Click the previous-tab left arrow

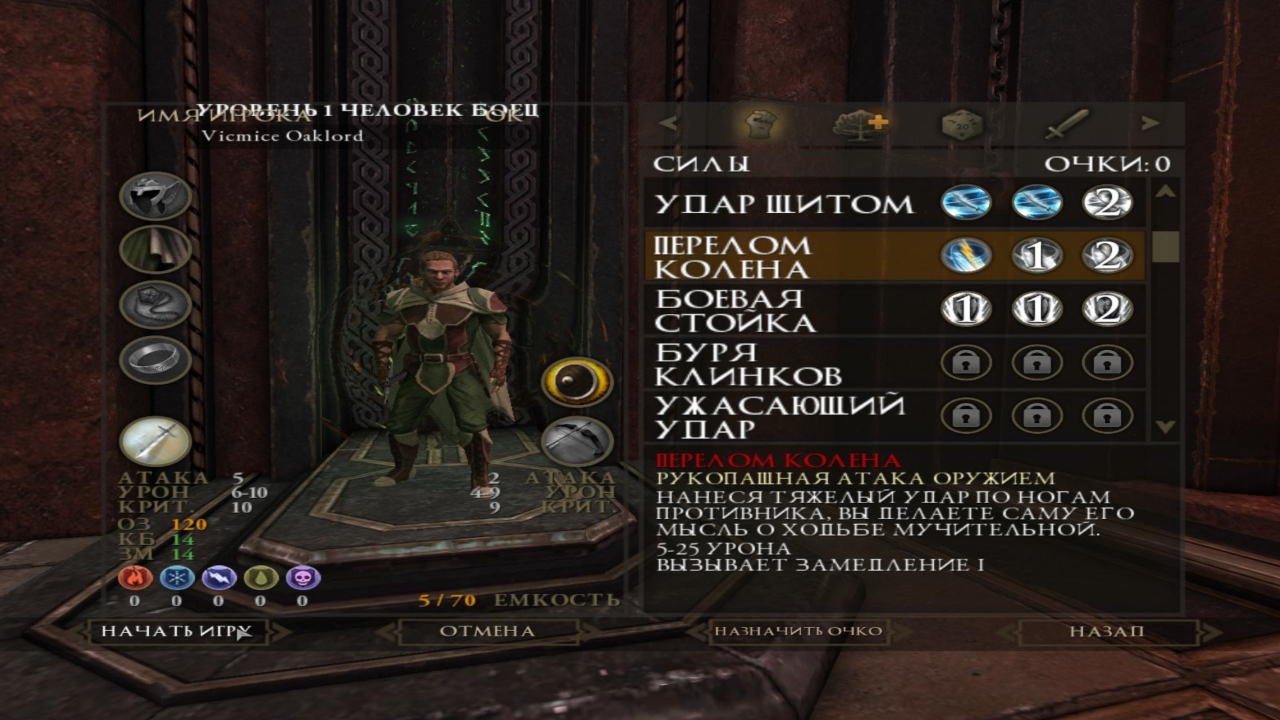[668, 124]
